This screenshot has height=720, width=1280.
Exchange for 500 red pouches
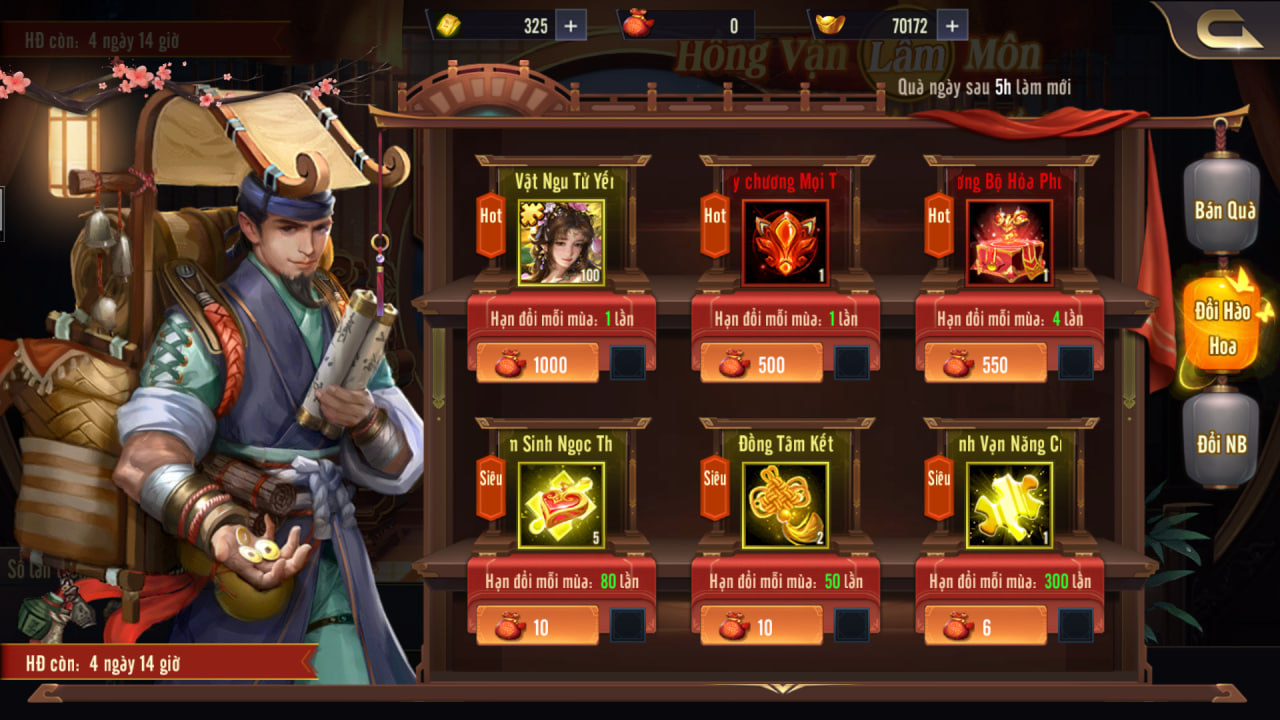(761, 364)
